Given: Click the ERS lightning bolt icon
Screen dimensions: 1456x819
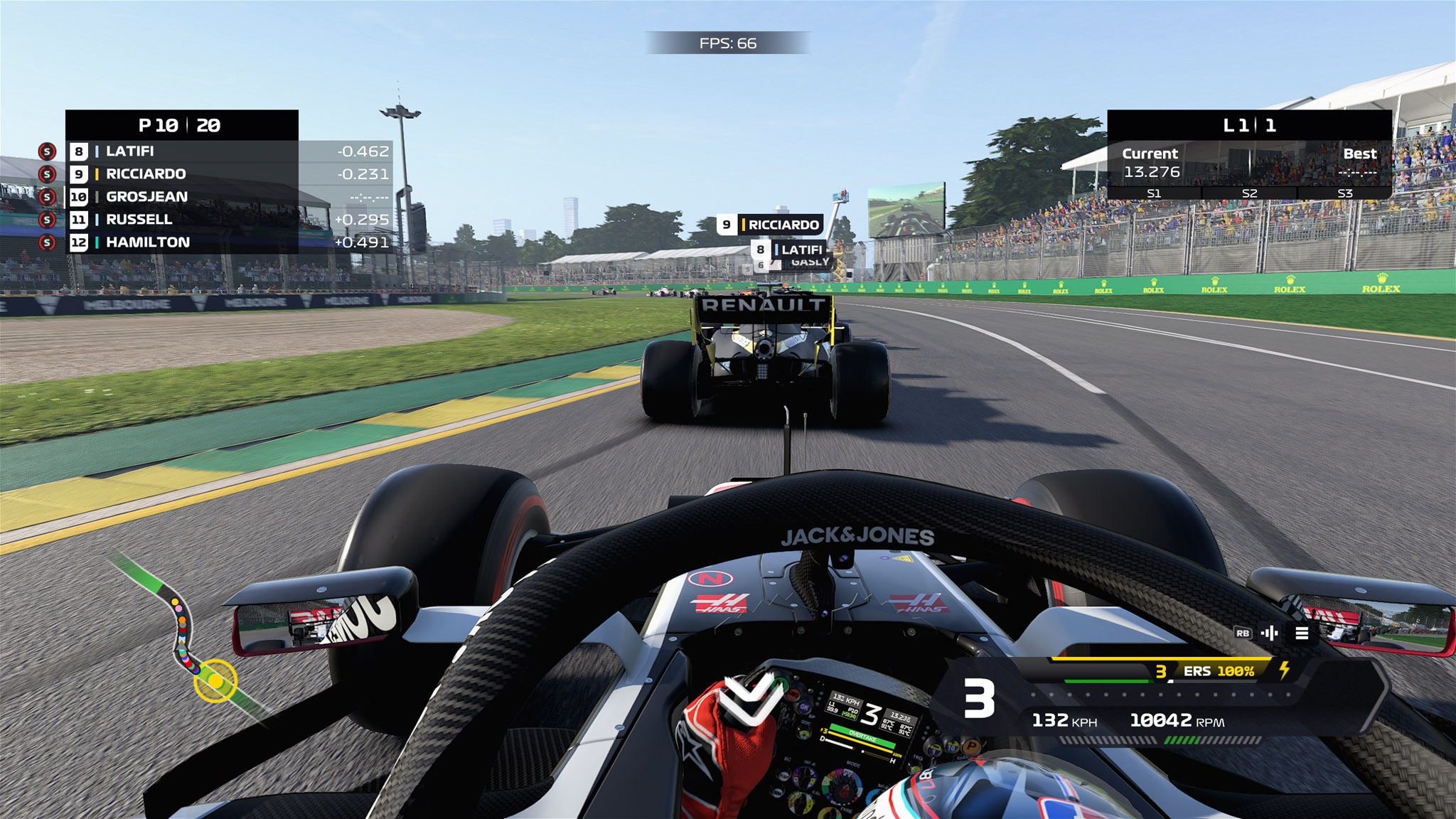Looking at the screenshot, I should tap(1285, 670).
